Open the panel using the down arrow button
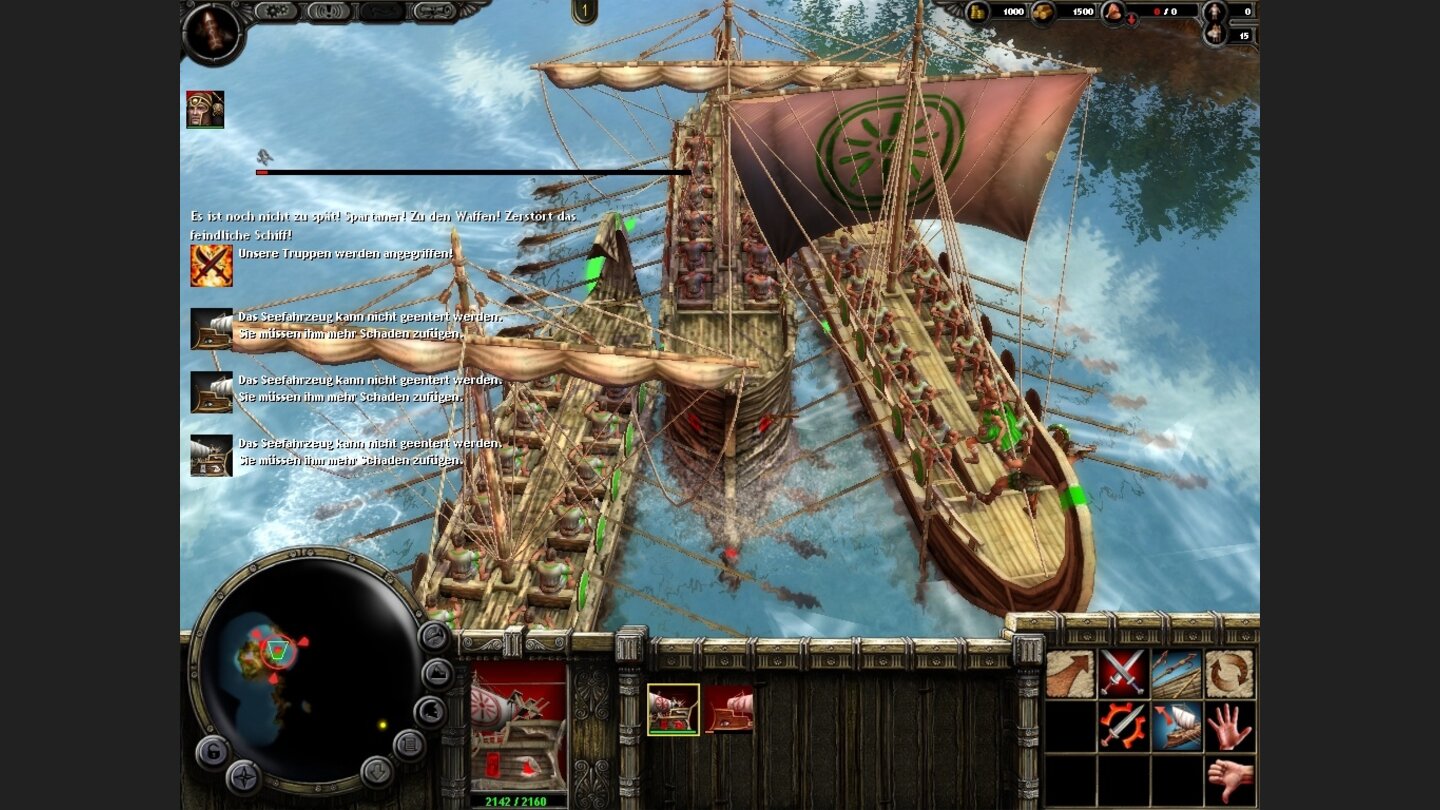The width and height of the screenshot is (1440, 810). (x=377, y=773)
